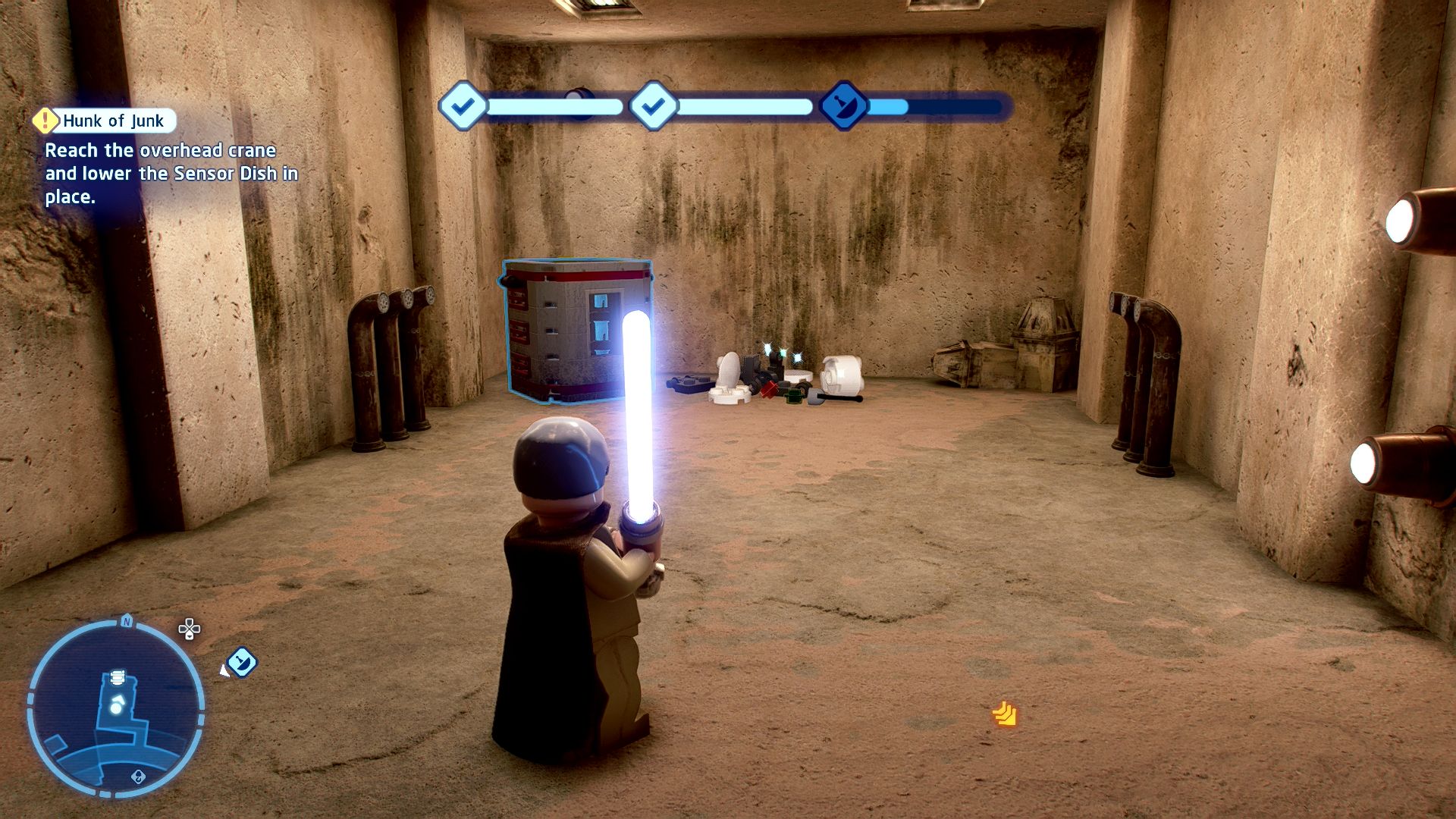Select the Sensor Dish stage icon in progress bar
Image resolution: width=1456 pixels, height=819 pixels.
843,106
